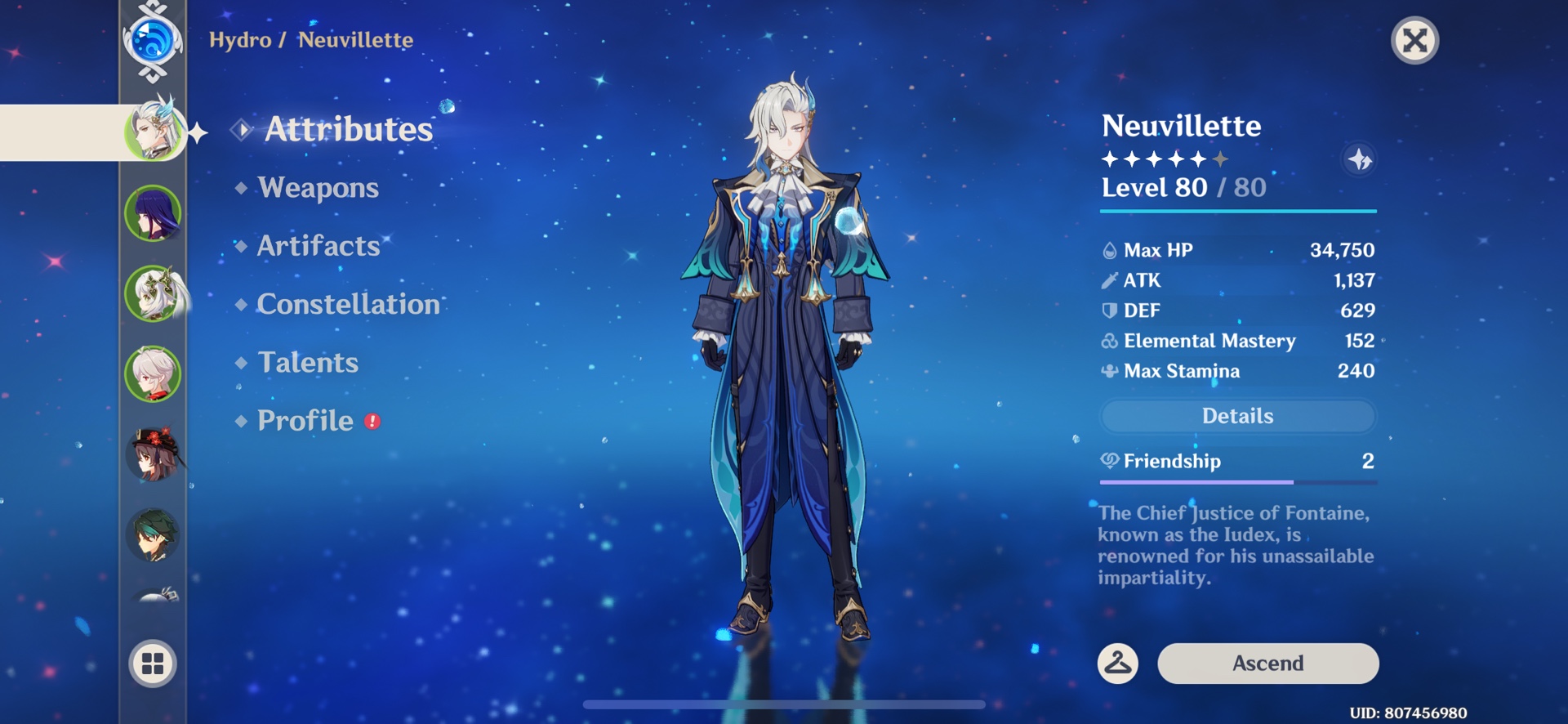View the Talents page
Image resolution: width=1568 pixels, height=724 pixels.
point(307,362)
